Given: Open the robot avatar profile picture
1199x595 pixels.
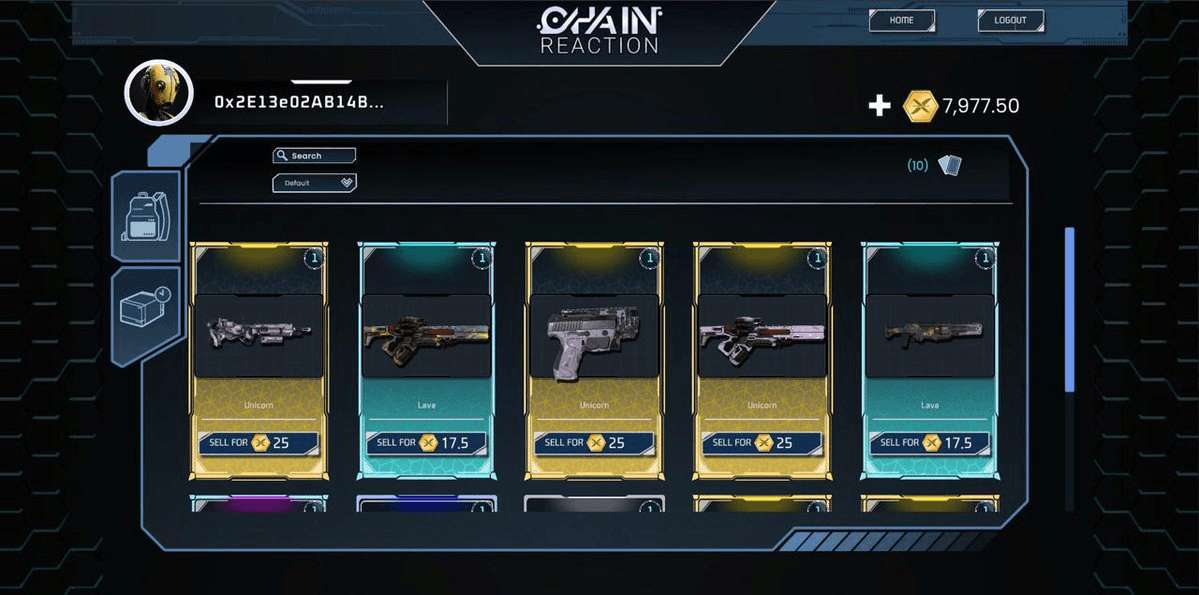Looking at the screenshot, I should 158,92.
